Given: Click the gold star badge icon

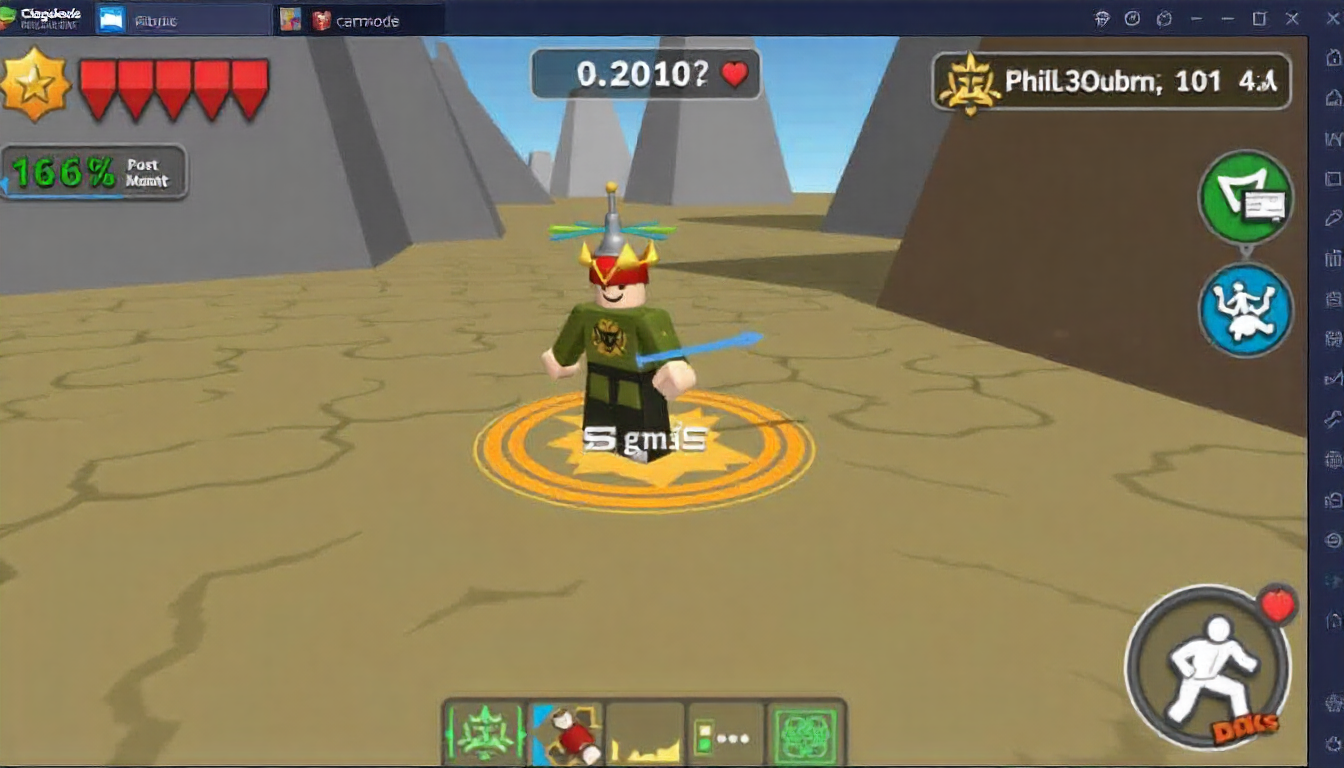Looking at the screenshot, I should point(35,85).
